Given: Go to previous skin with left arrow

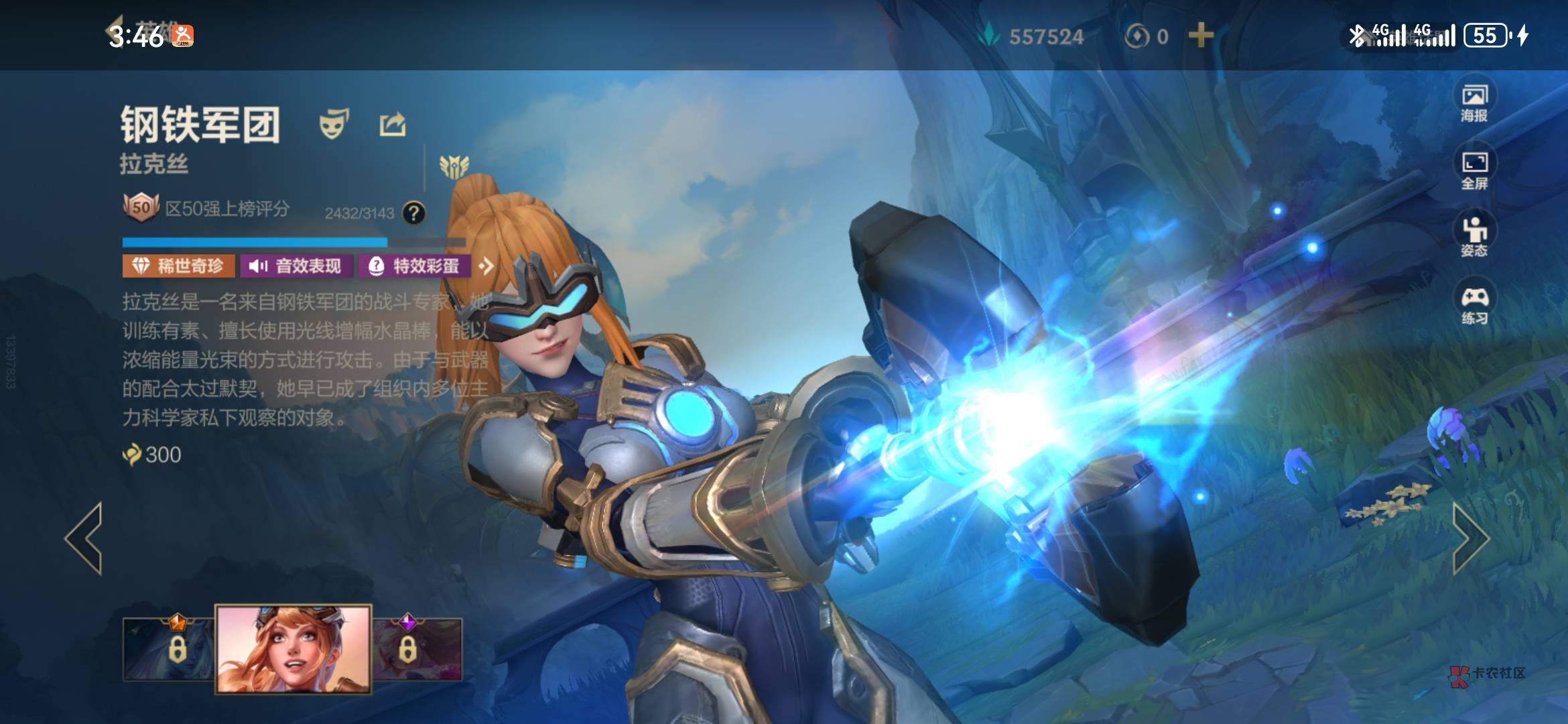Looking at the screenshot, I should pos(84,539).
